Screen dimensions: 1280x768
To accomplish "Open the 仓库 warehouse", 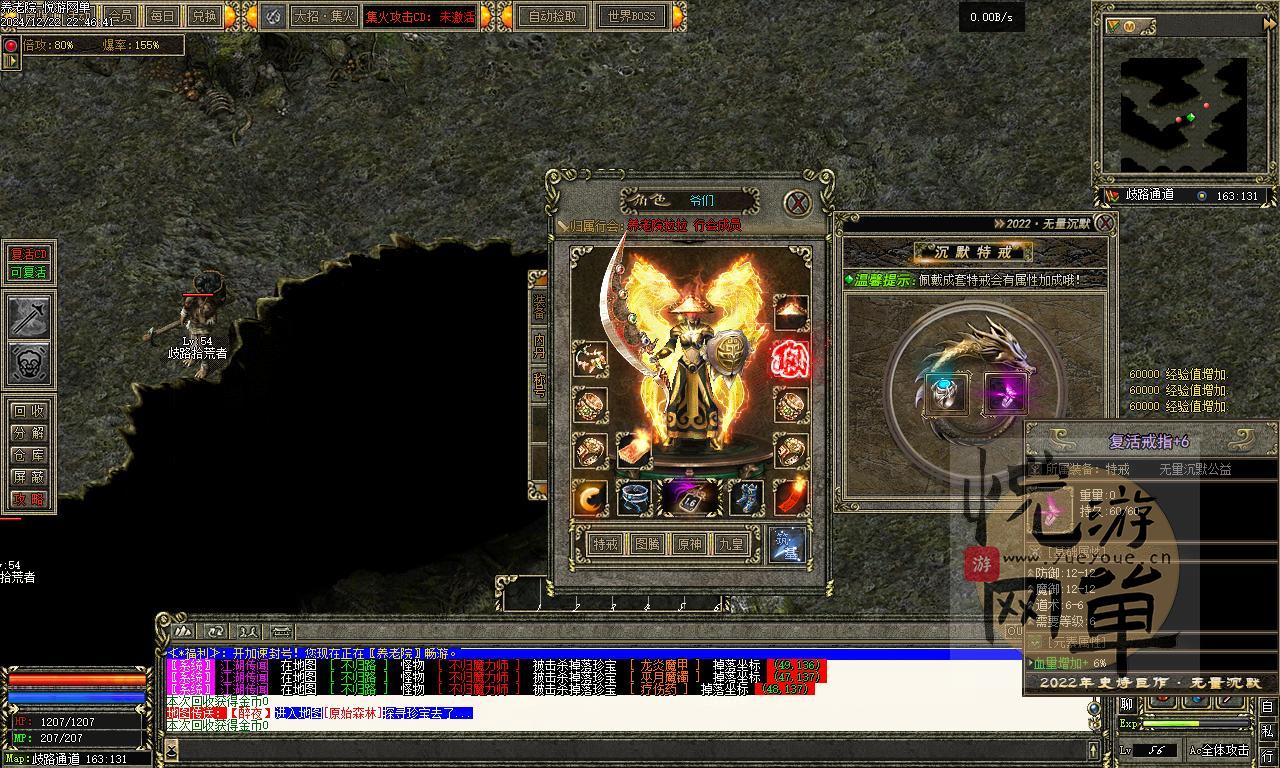I will [28, 455].
